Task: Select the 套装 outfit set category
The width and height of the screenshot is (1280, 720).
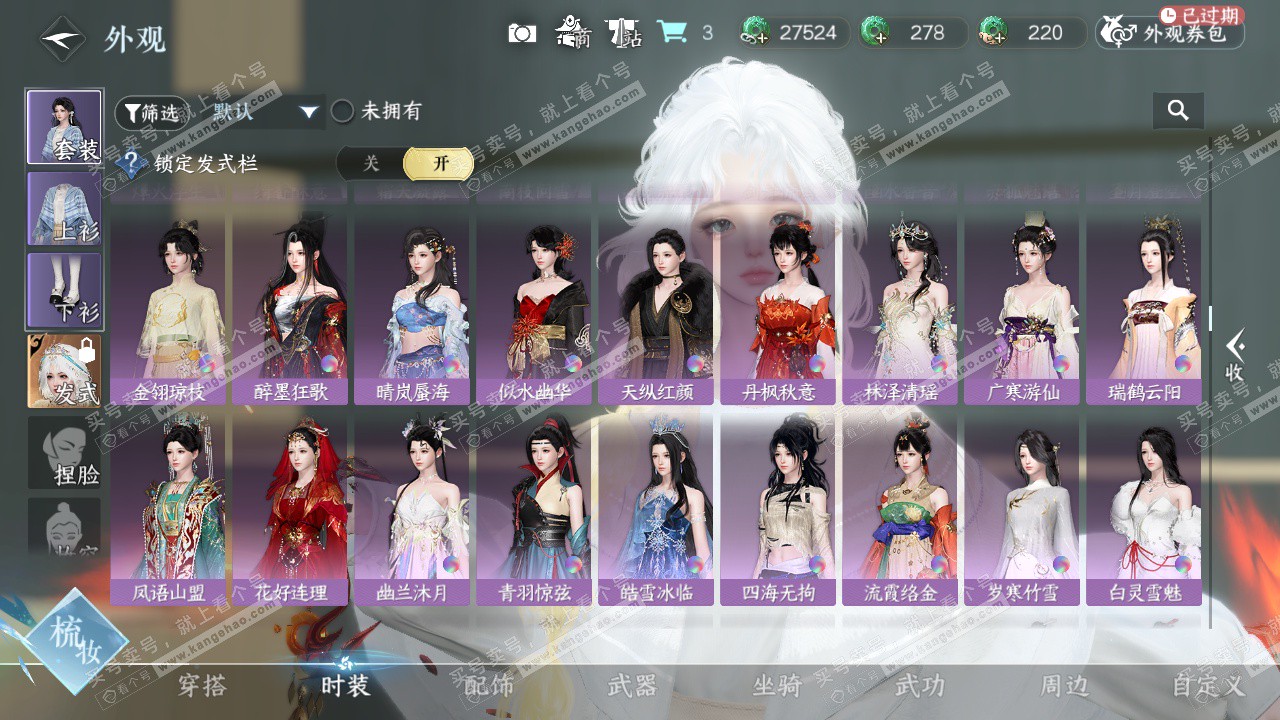Action: (x=64, y=127)
